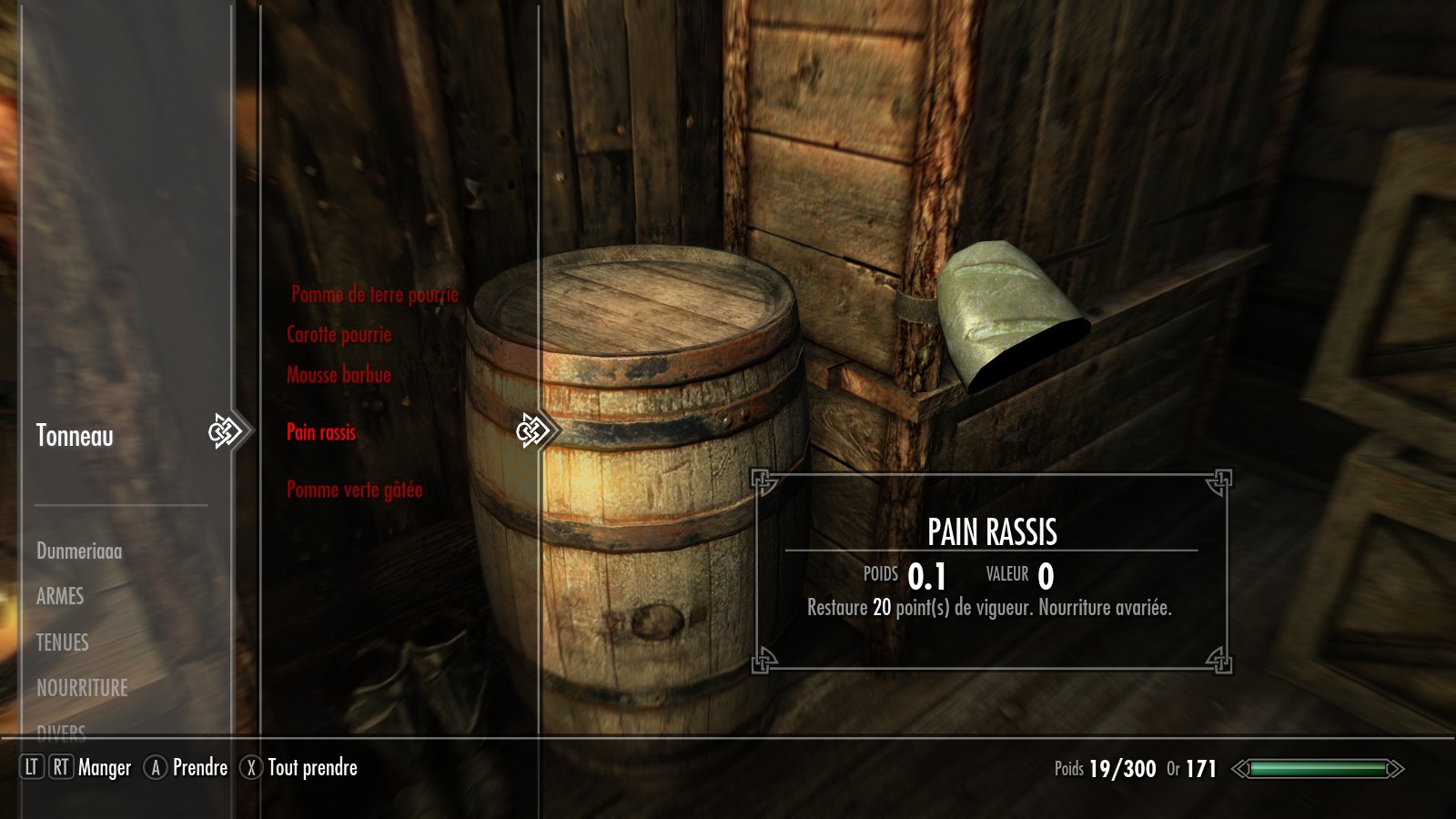The width and height of the screenshot is (1456, 819).
Task: Switch to the Dunmeriaaa inventory
Action: point(79,551)
